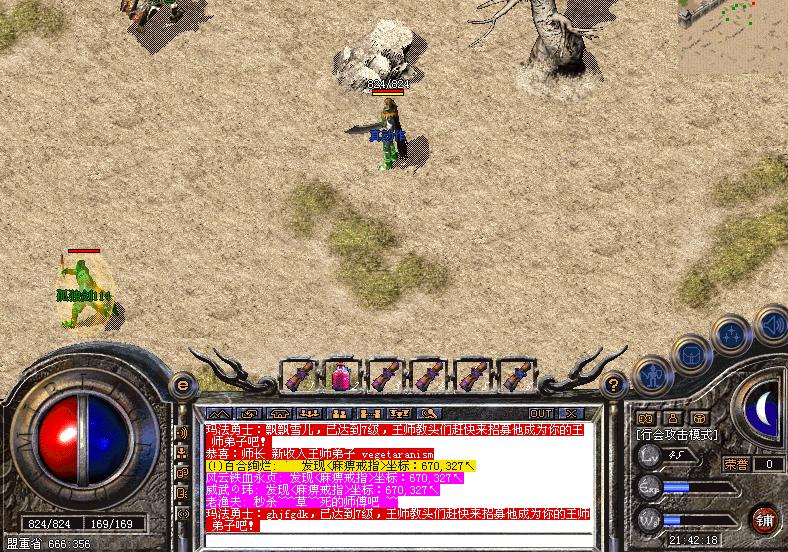Open the character status round button

tap(652, 377)
